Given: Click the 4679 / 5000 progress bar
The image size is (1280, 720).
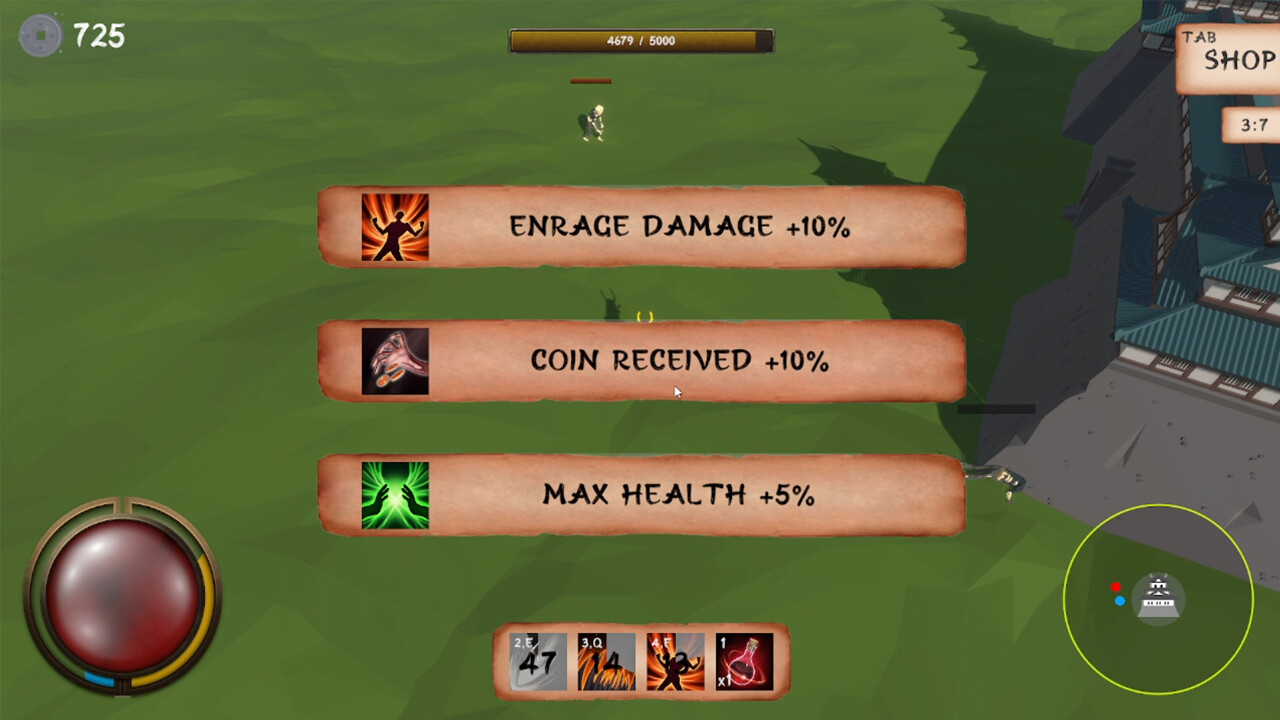Looking at the screenshot, I should (640, 41).
